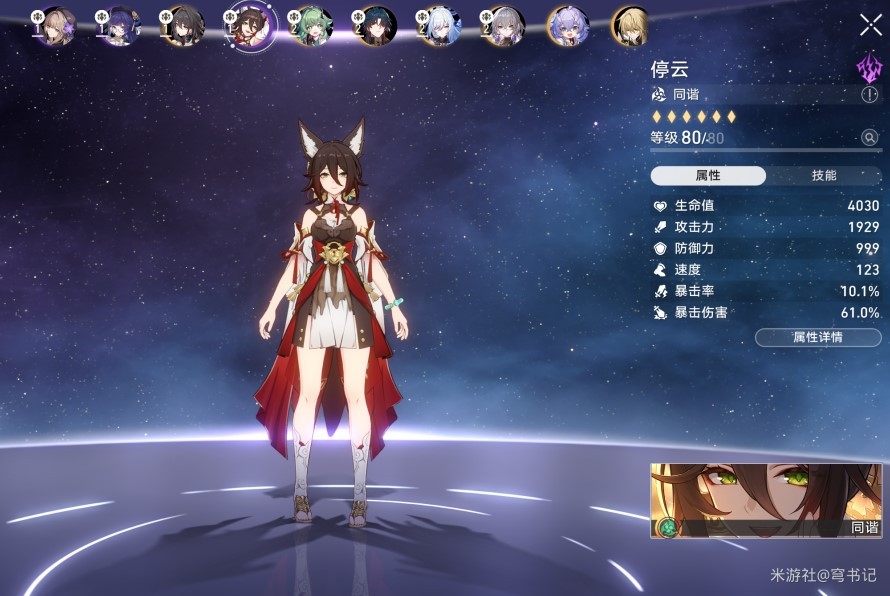Image resolution: width=890 pixels, height=596 pixels.
Task: Open the 同谐 light cone thumbnail
Action: (766, 500)
